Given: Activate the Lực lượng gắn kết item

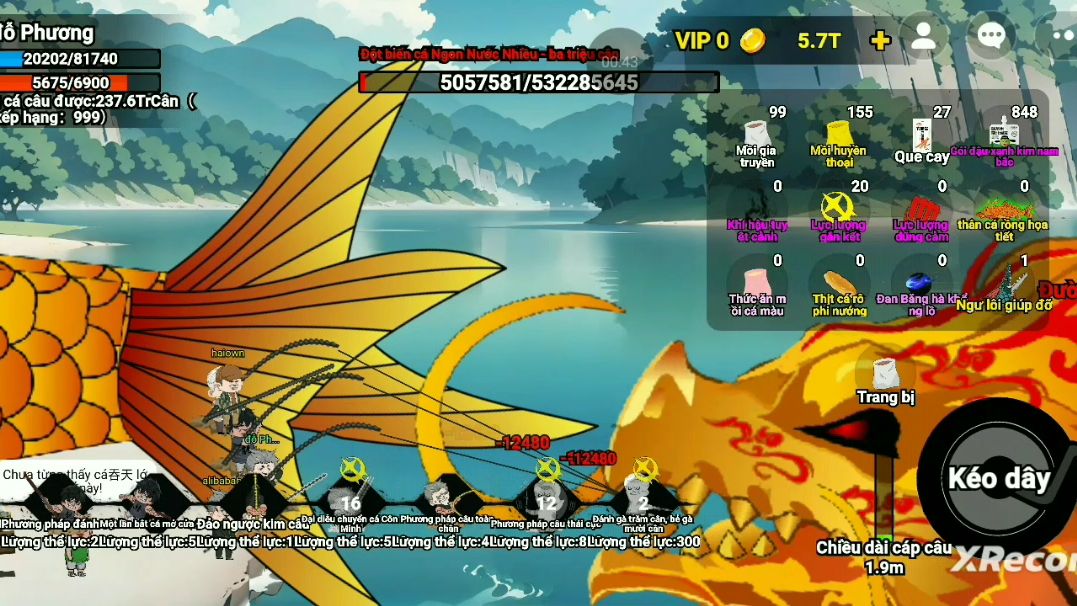Looking at the screenshot, I should [838, 209].
